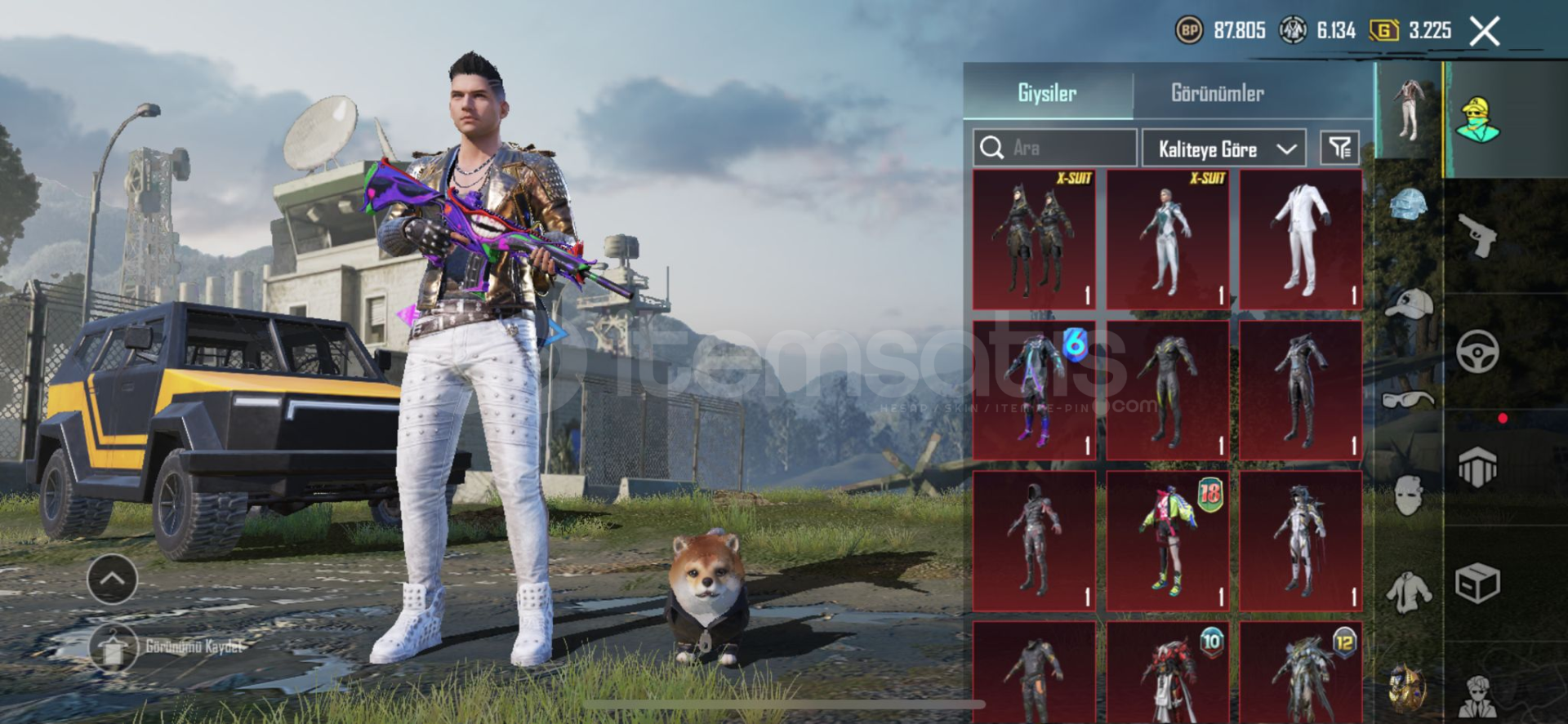Switch to the Giysiler tab

click(x=1047, y=93)
